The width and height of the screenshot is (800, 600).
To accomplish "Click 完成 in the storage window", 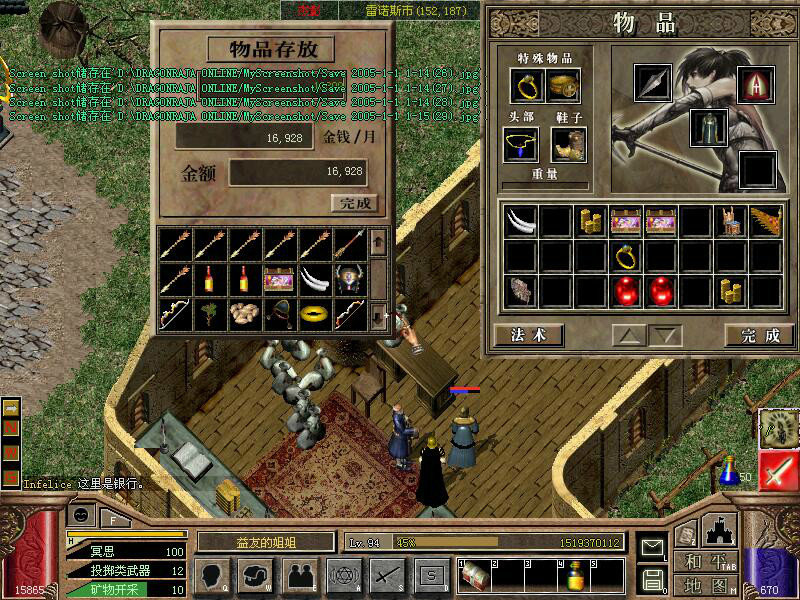I will coord(355,203).
